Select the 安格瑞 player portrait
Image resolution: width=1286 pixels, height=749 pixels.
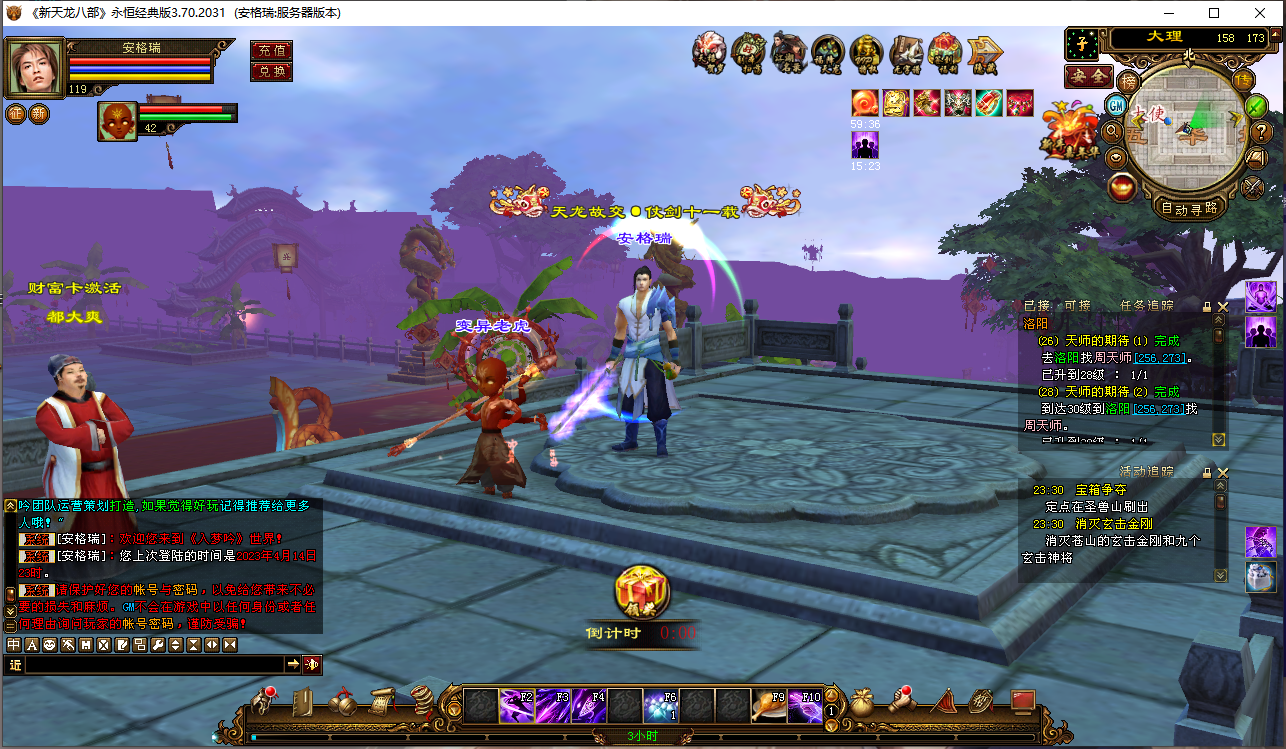35,66
